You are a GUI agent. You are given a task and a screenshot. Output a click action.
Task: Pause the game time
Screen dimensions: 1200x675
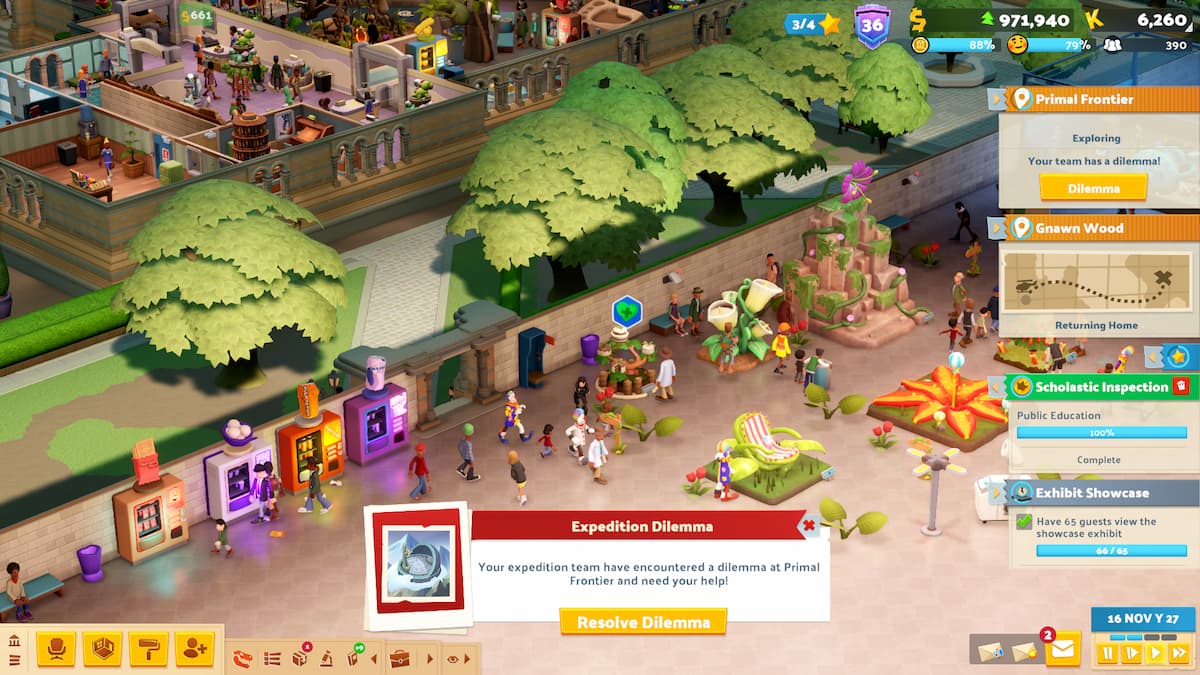coord(1108,653)
